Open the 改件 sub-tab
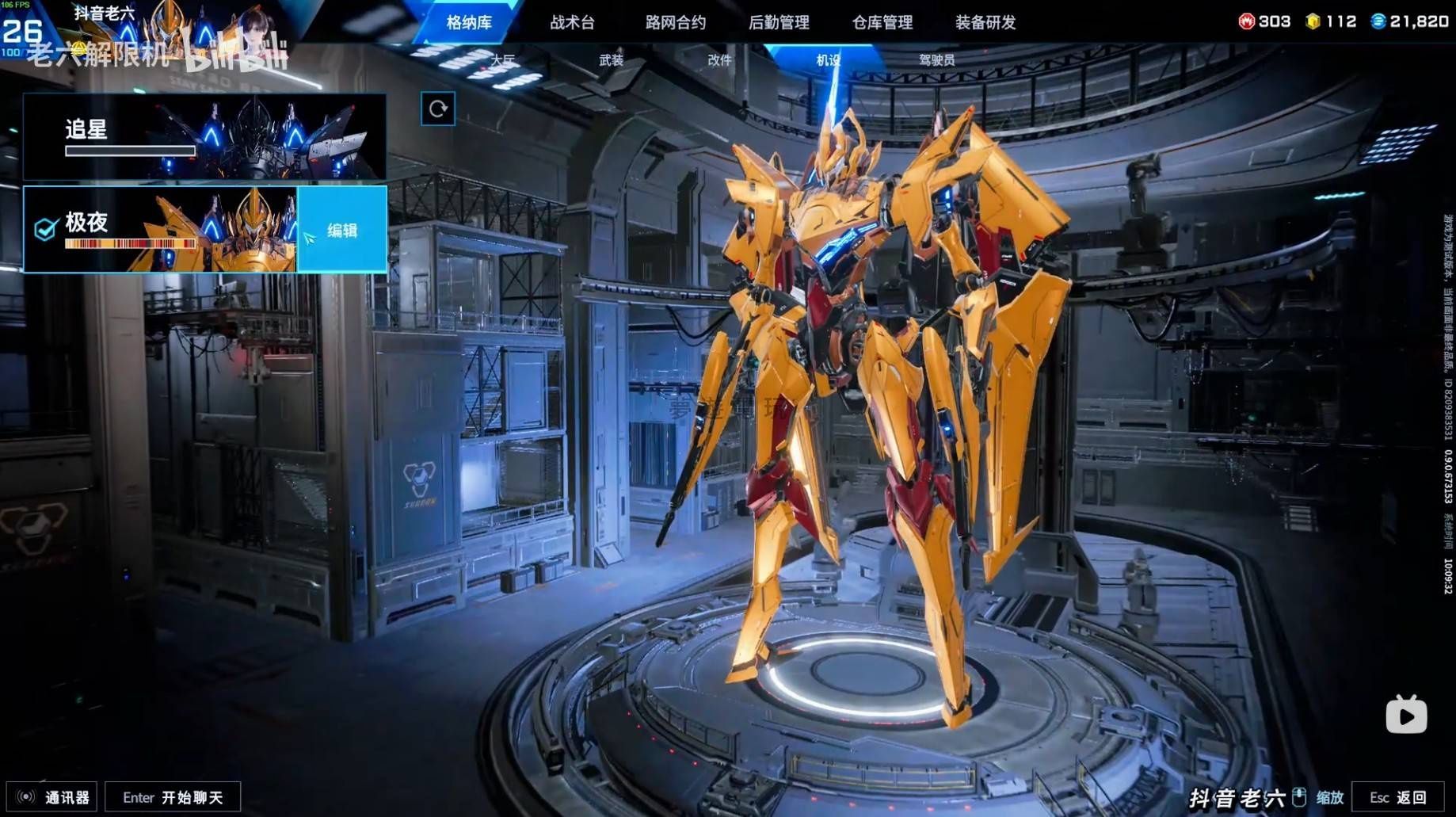 (x=719, y=59)
